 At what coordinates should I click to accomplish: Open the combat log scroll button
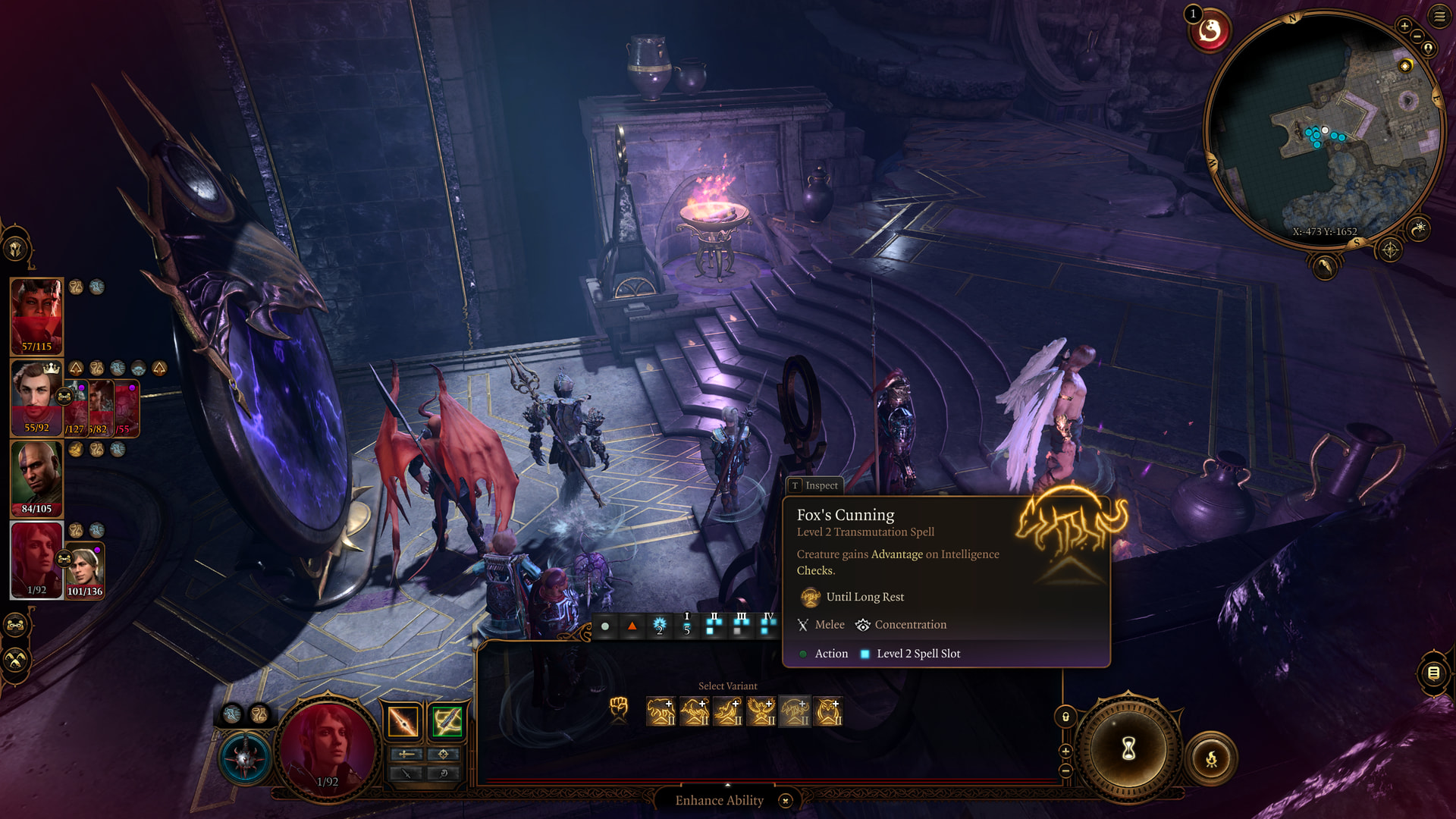1433,673
